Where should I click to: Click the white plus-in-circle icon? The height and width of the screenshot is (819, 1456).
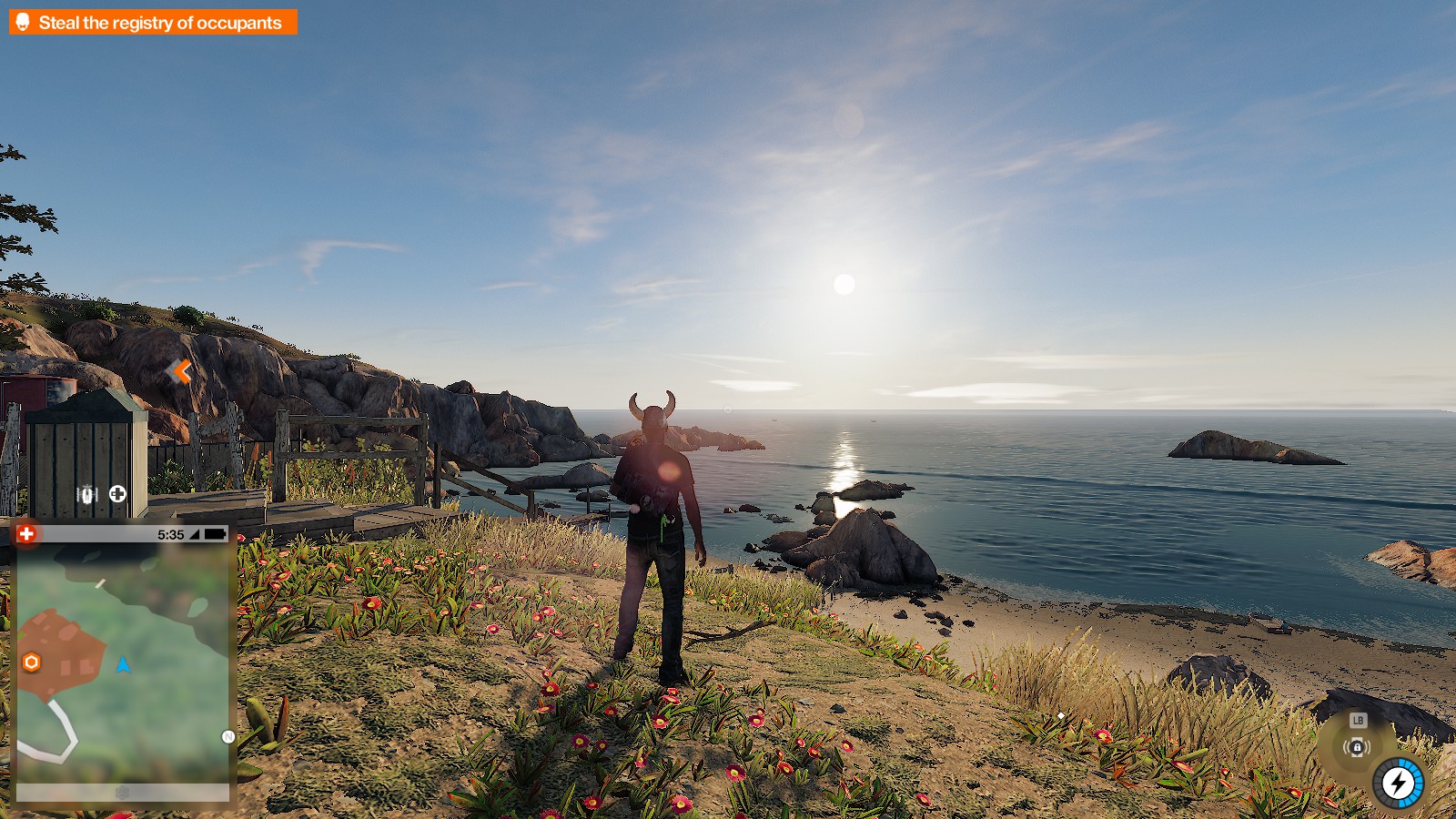point(117,494)
